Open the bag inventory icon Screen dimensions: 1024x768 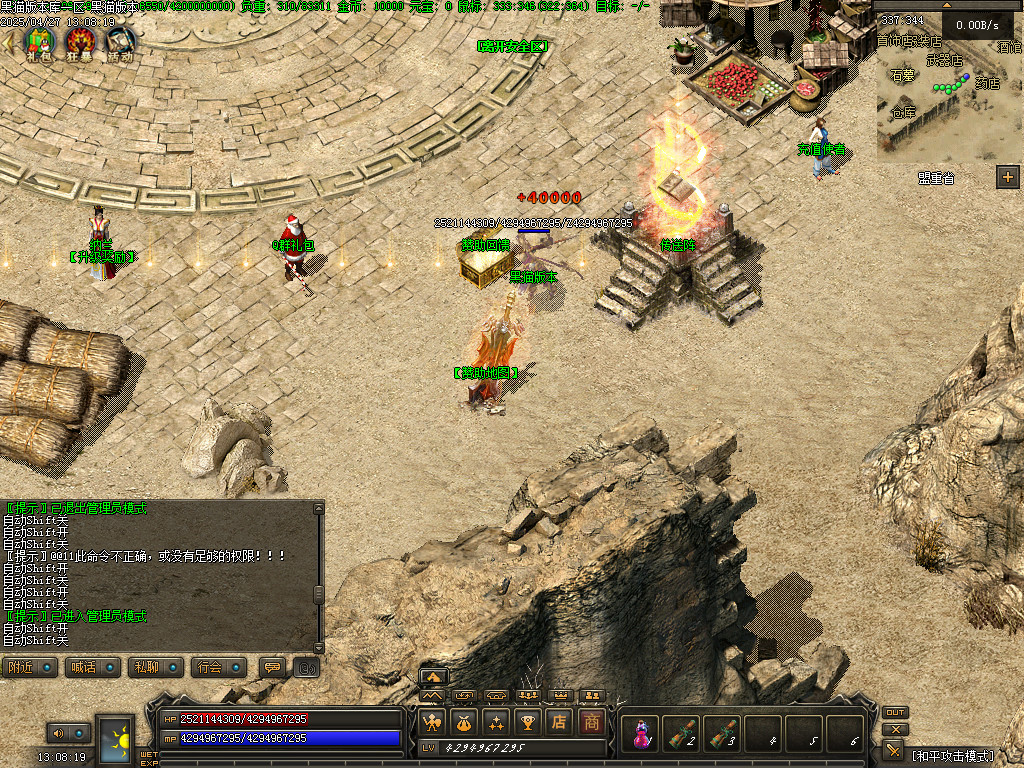tap(464, 722)
